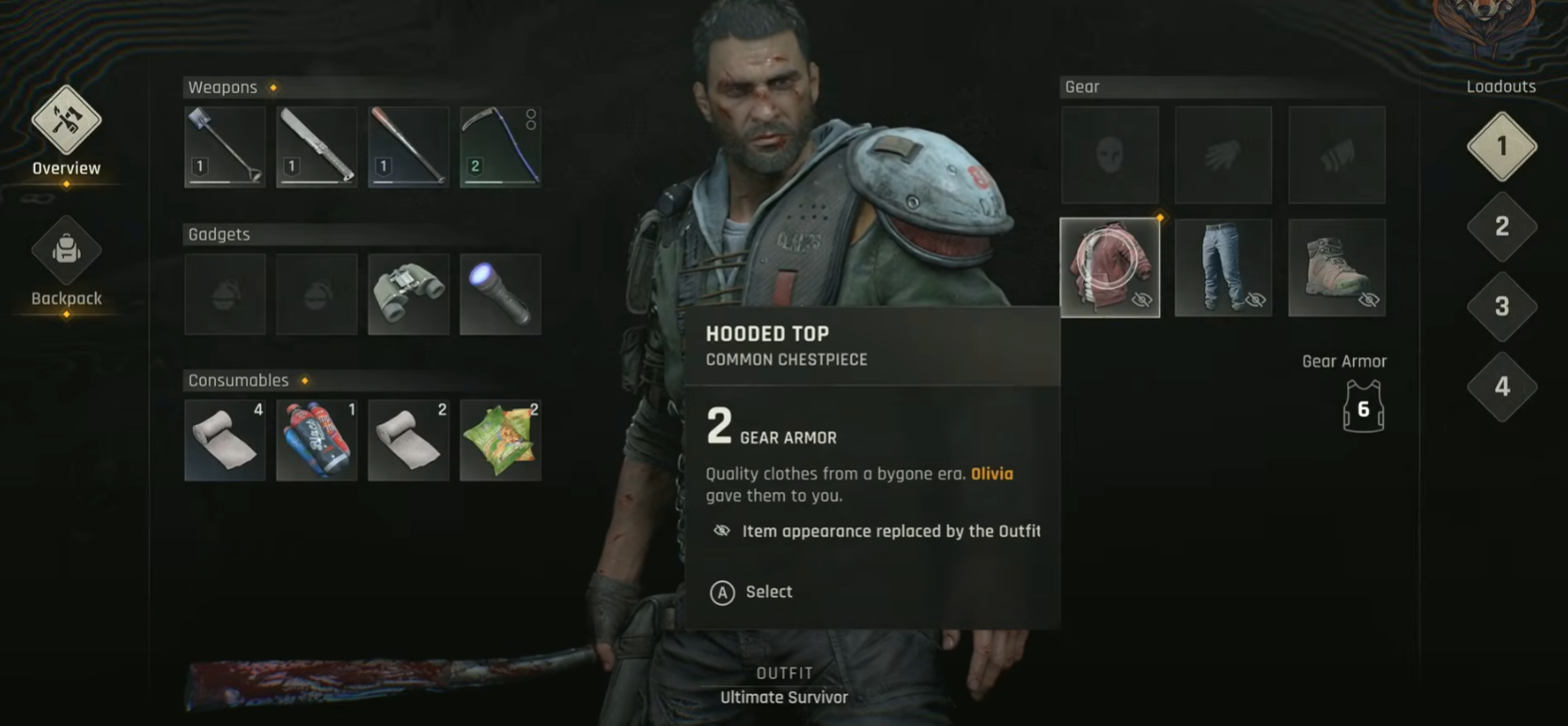Select the soda bottles consumable
Screen dimensions: 1568x726
[317, 440]
